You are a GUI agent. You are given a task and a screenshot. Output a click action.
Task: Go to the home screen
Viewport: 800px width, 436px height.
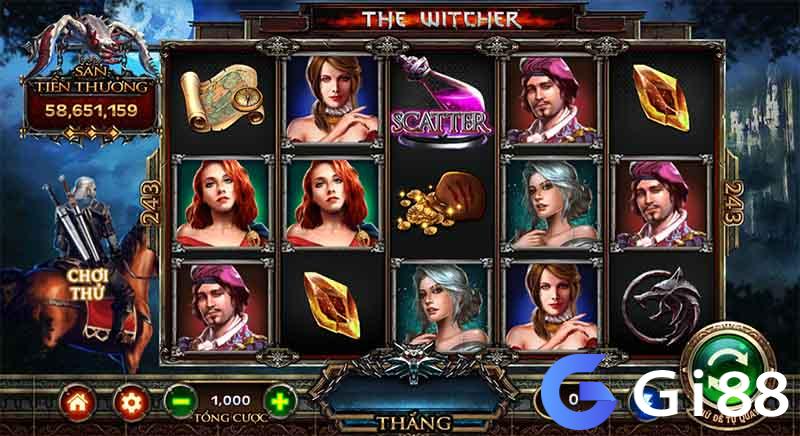tap(77, 401)
